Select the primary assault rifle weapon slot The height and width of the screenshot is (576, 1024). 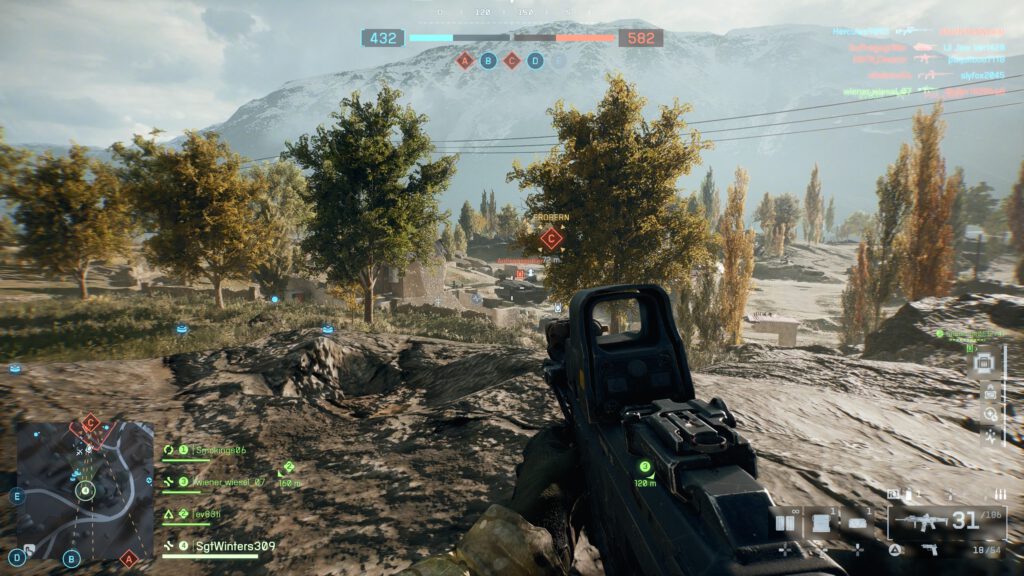click(945, 521)
